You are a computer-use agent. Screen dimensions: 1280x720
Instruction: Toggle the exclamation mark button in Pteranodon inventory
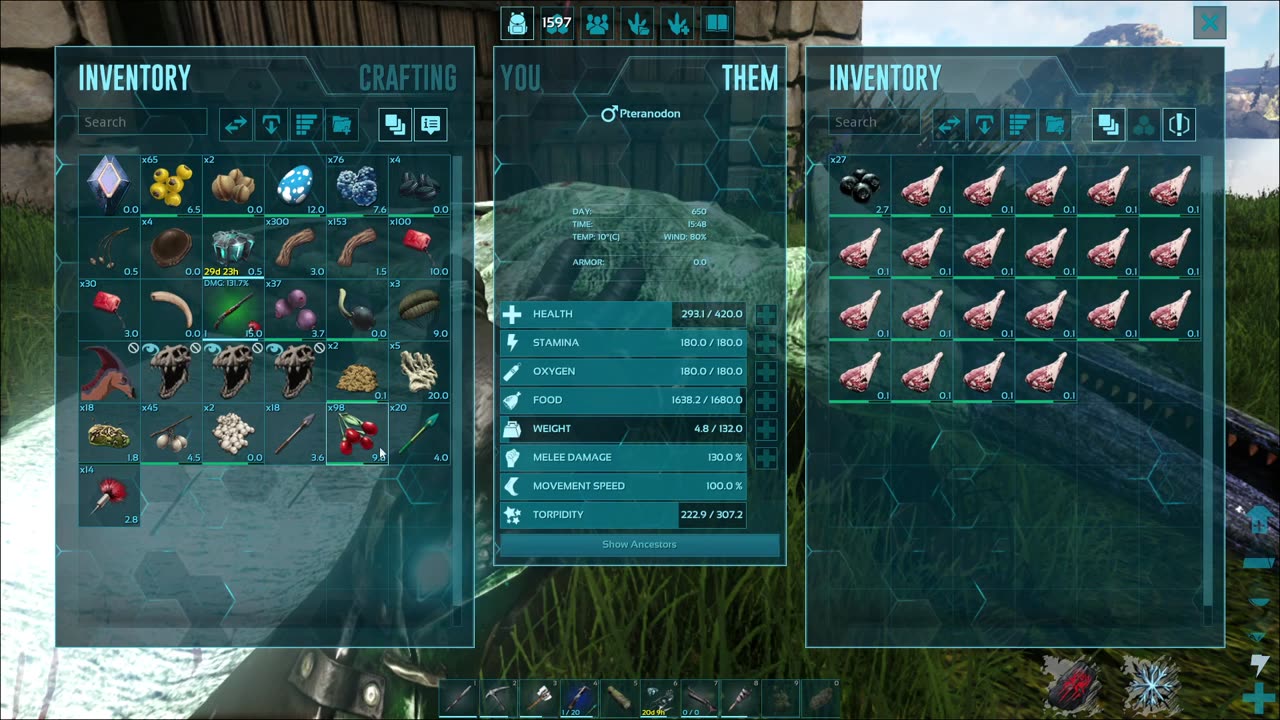(x=1179, y=125)
